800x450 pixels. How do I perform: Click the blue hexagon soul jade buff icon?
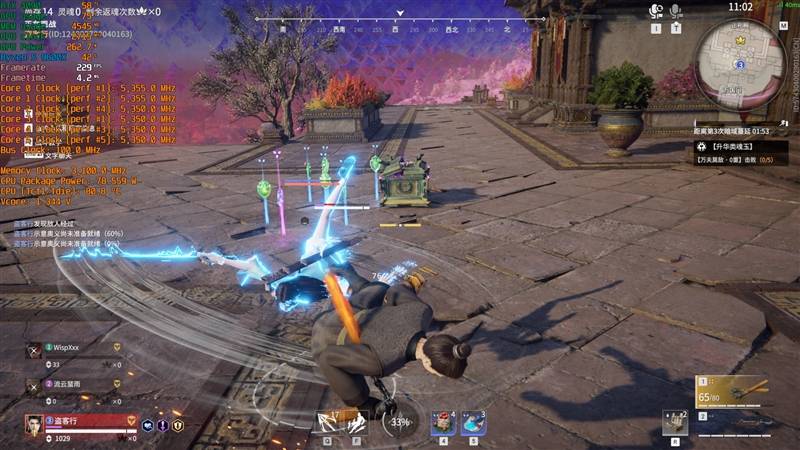pos(148,425)
